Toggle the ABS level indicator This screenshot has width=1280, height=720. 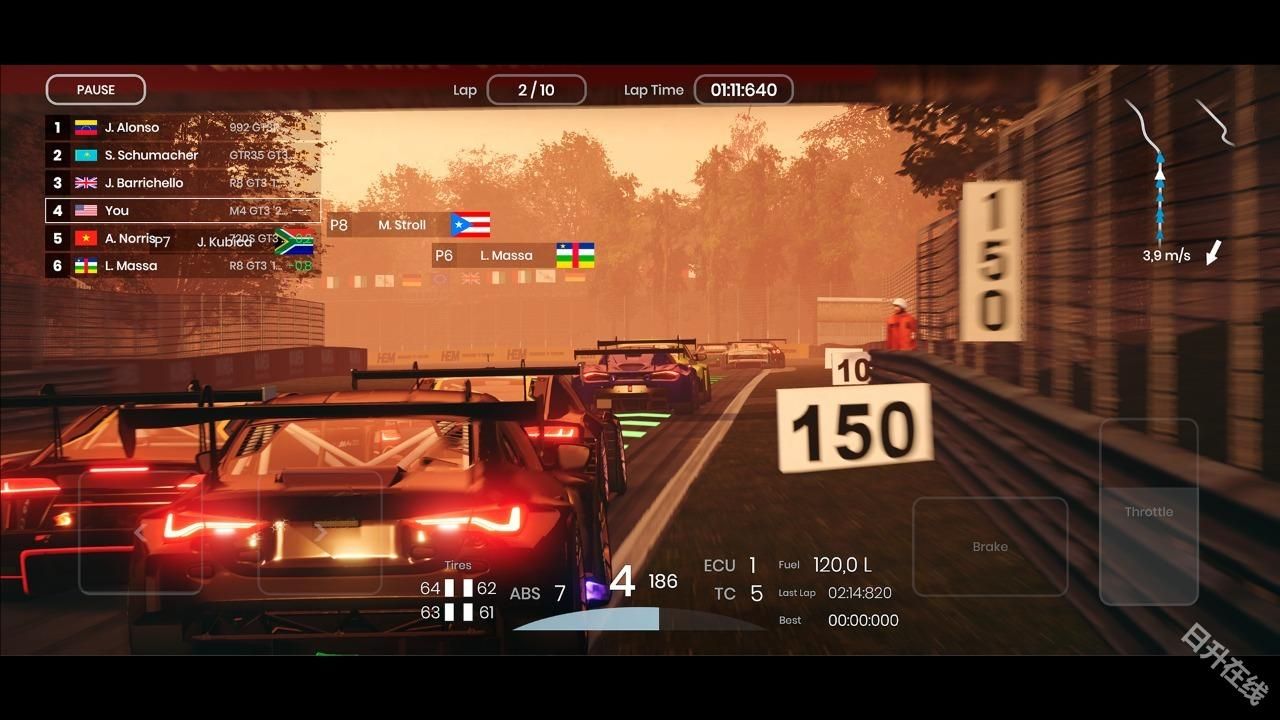click(535, 593)
